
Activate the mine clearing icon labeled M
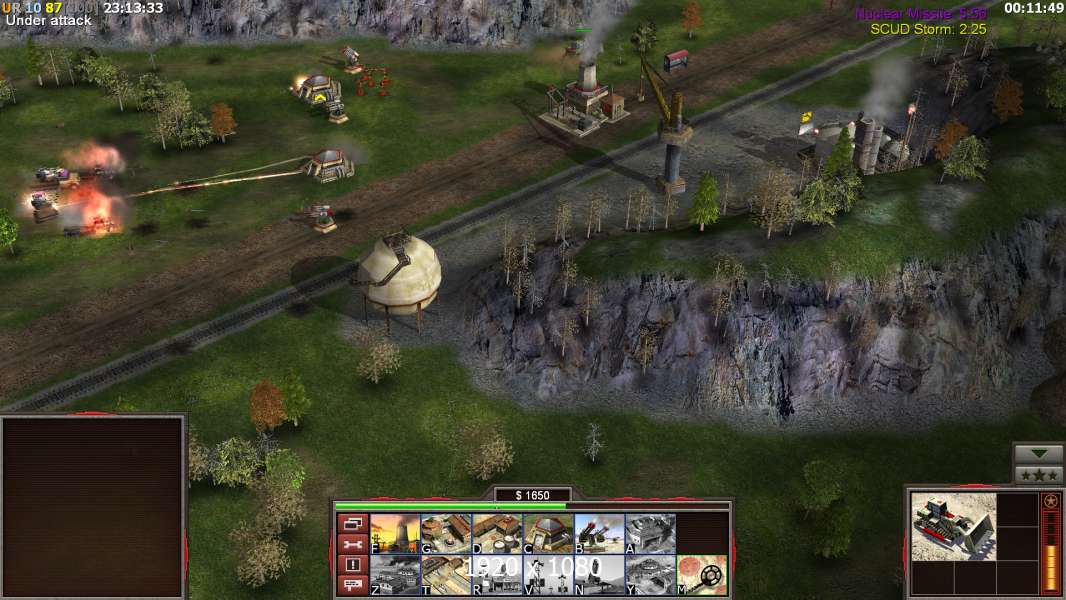[701, 574]
